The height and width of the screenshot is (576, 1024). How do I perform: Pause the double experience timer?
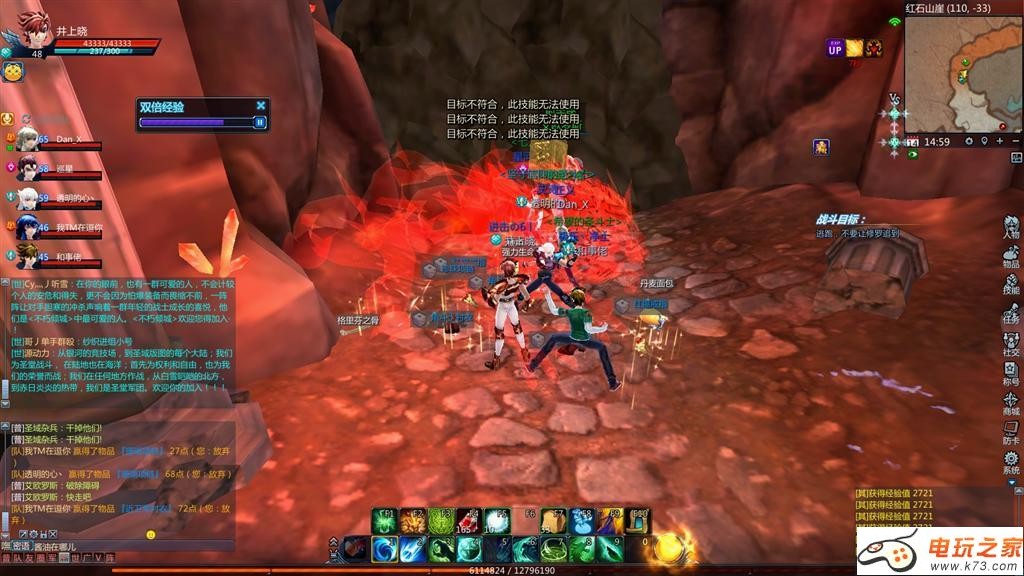260,122
